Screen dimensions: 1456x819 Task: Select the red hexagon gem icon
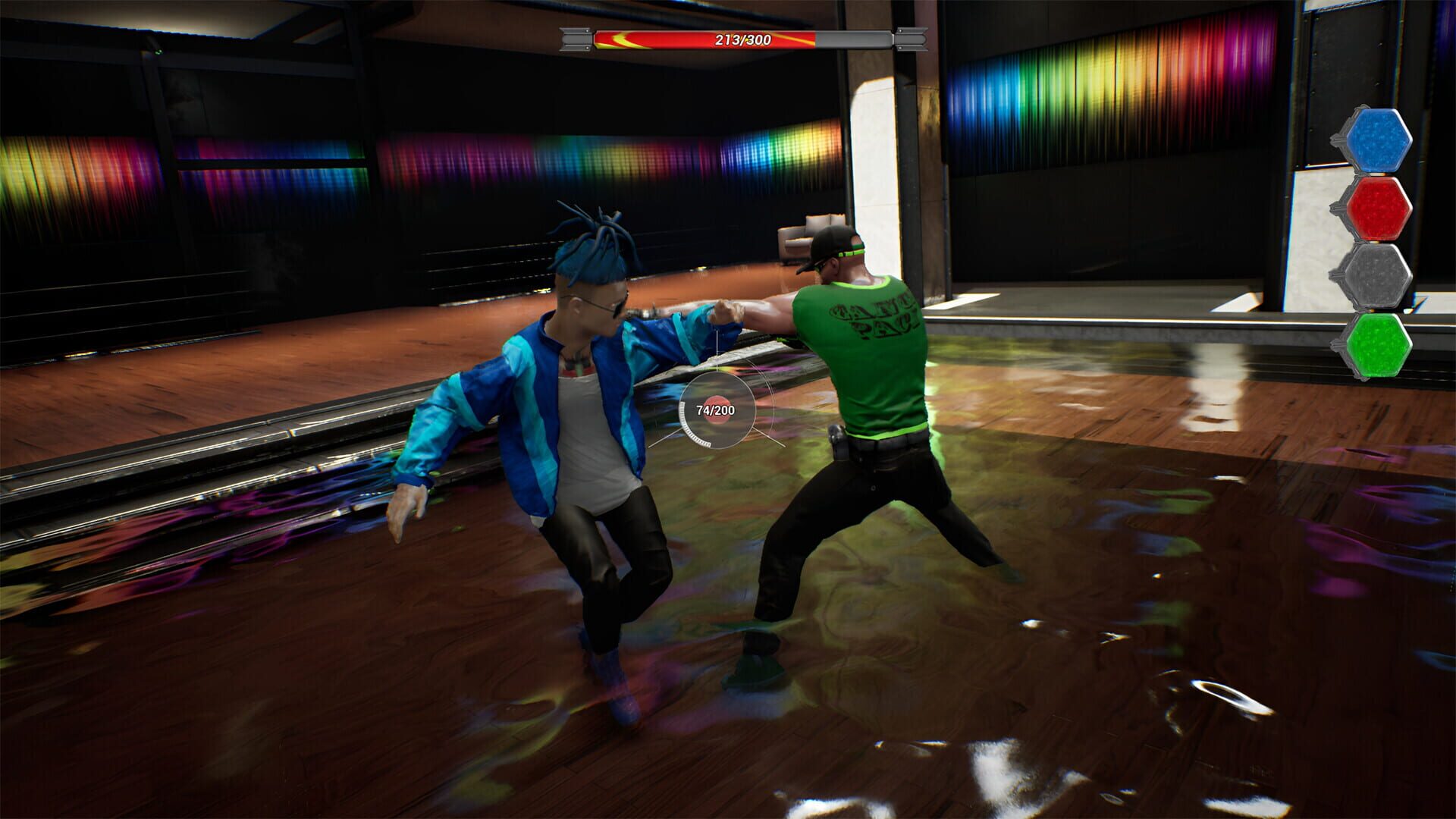pyautogui.click(x=1379, y=208)
